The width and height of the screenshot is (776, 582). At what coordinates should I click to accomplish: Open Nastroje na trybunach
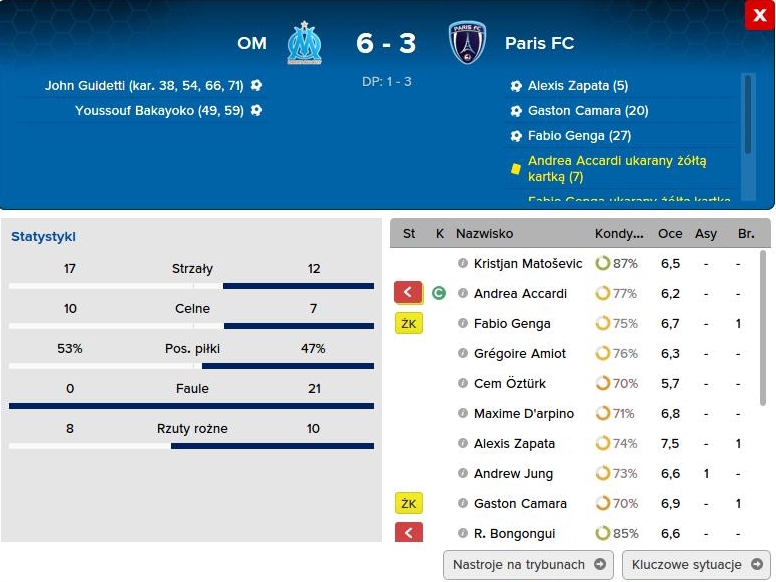tap(528, 564)
